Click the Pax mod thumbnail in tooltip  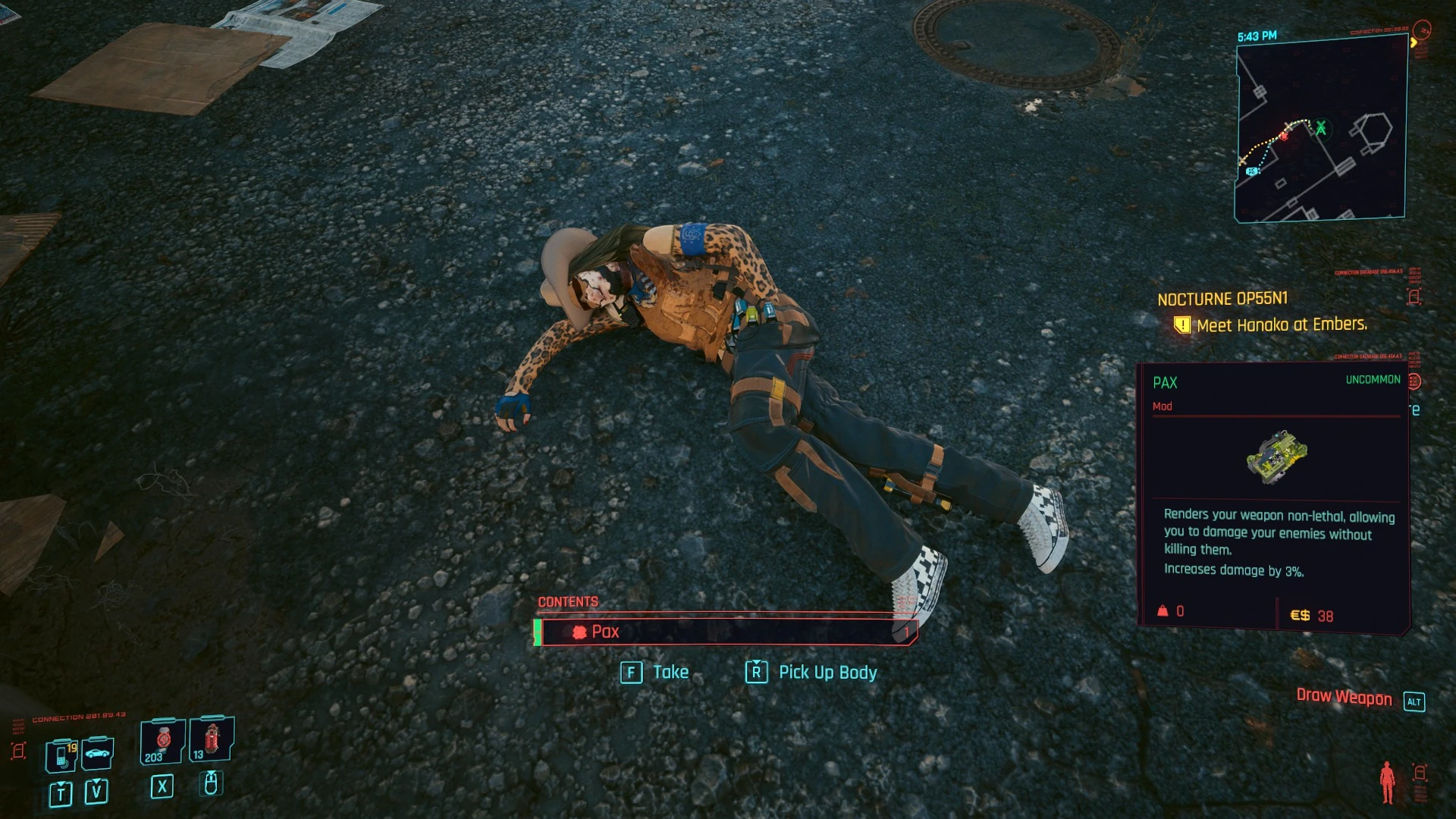coord(1276,457)
